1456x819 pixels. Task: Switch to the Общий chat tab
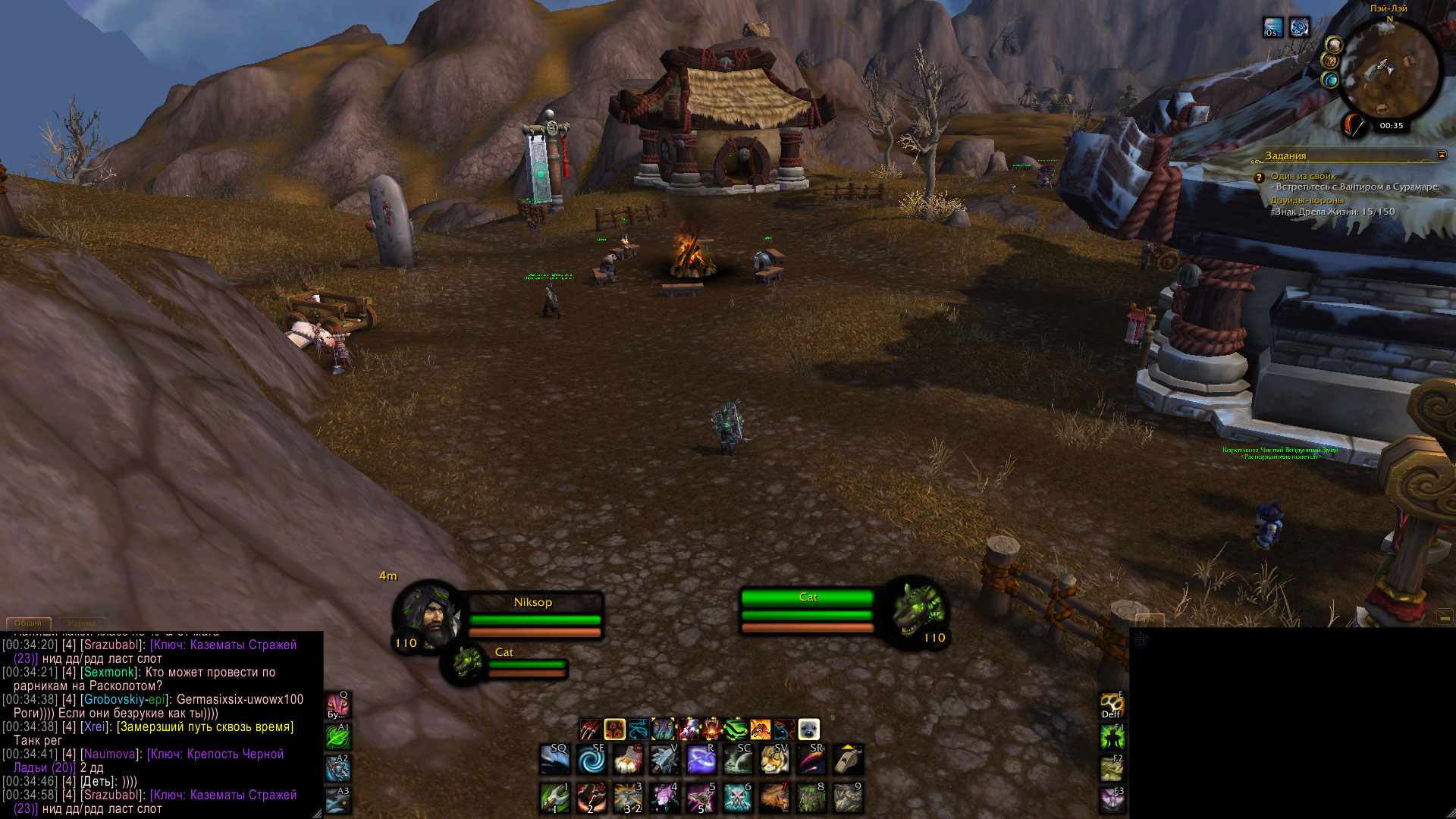28,623
